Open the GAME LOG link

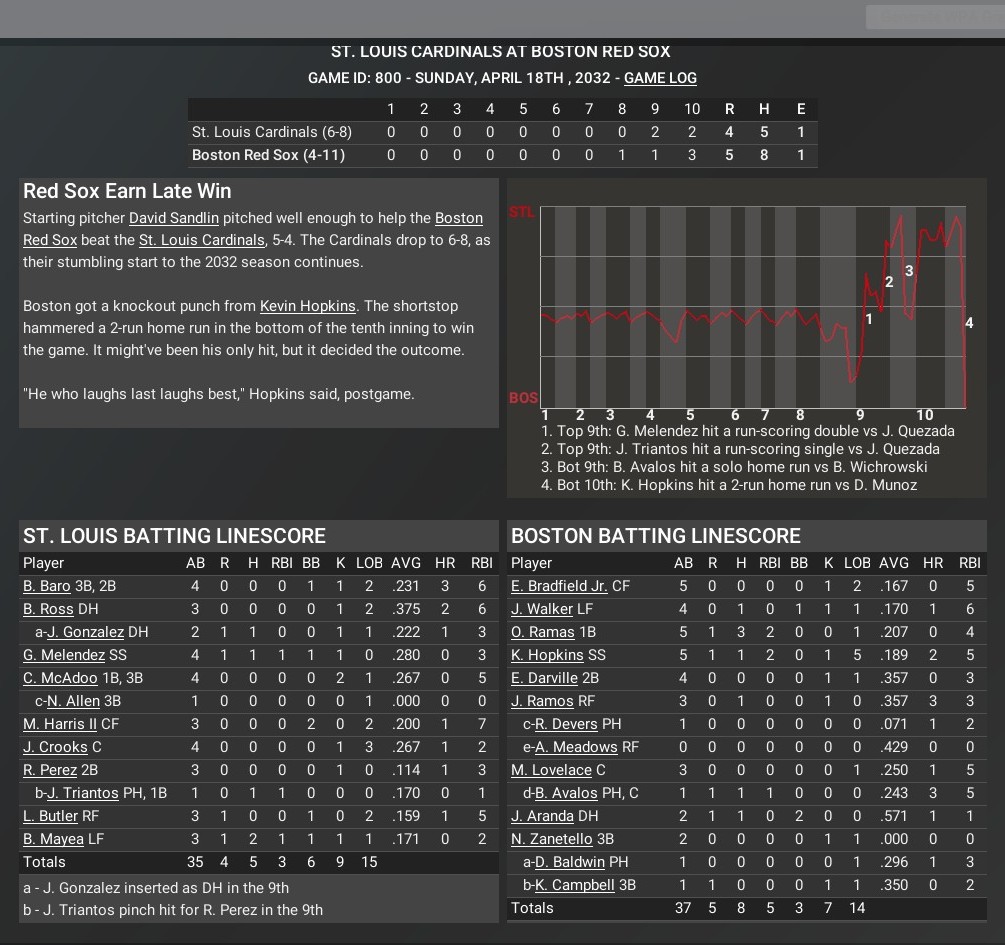click(x=660, y=78)
